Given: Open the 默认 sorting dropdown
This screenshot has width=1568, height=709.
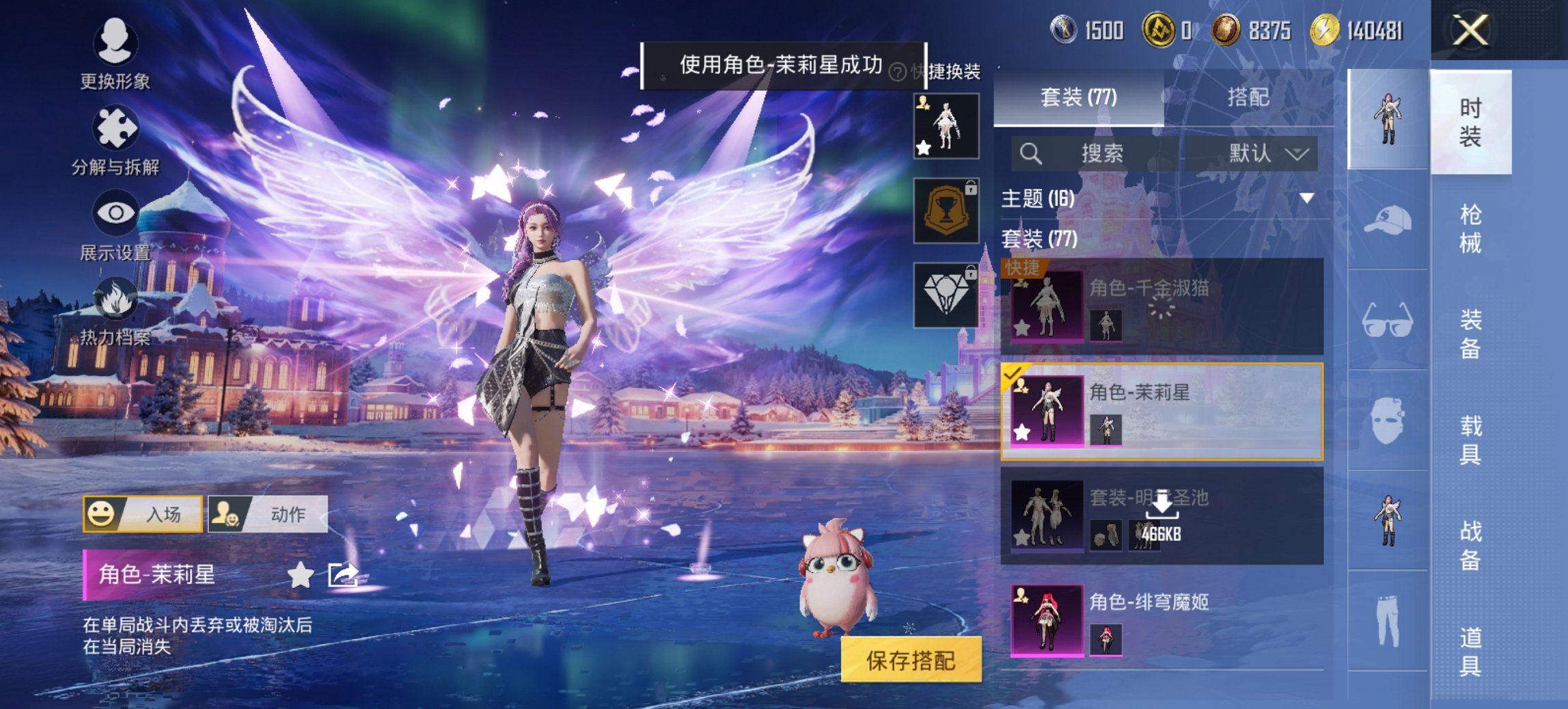Looking at the screenshot, I should pyautogui.click(x=1263, y=153).
